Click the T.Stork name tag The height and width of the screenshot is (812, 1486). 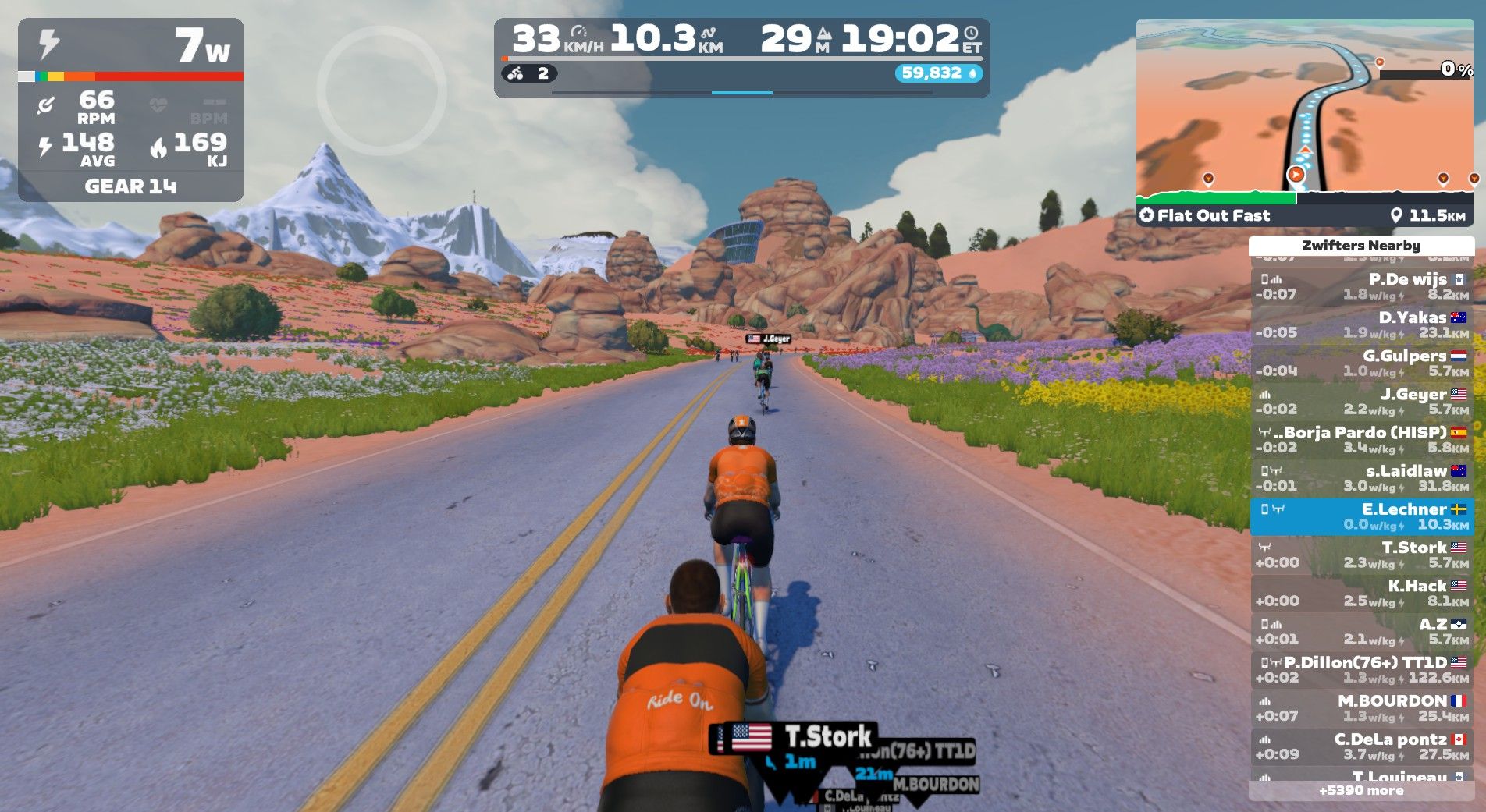pos(804,736)
